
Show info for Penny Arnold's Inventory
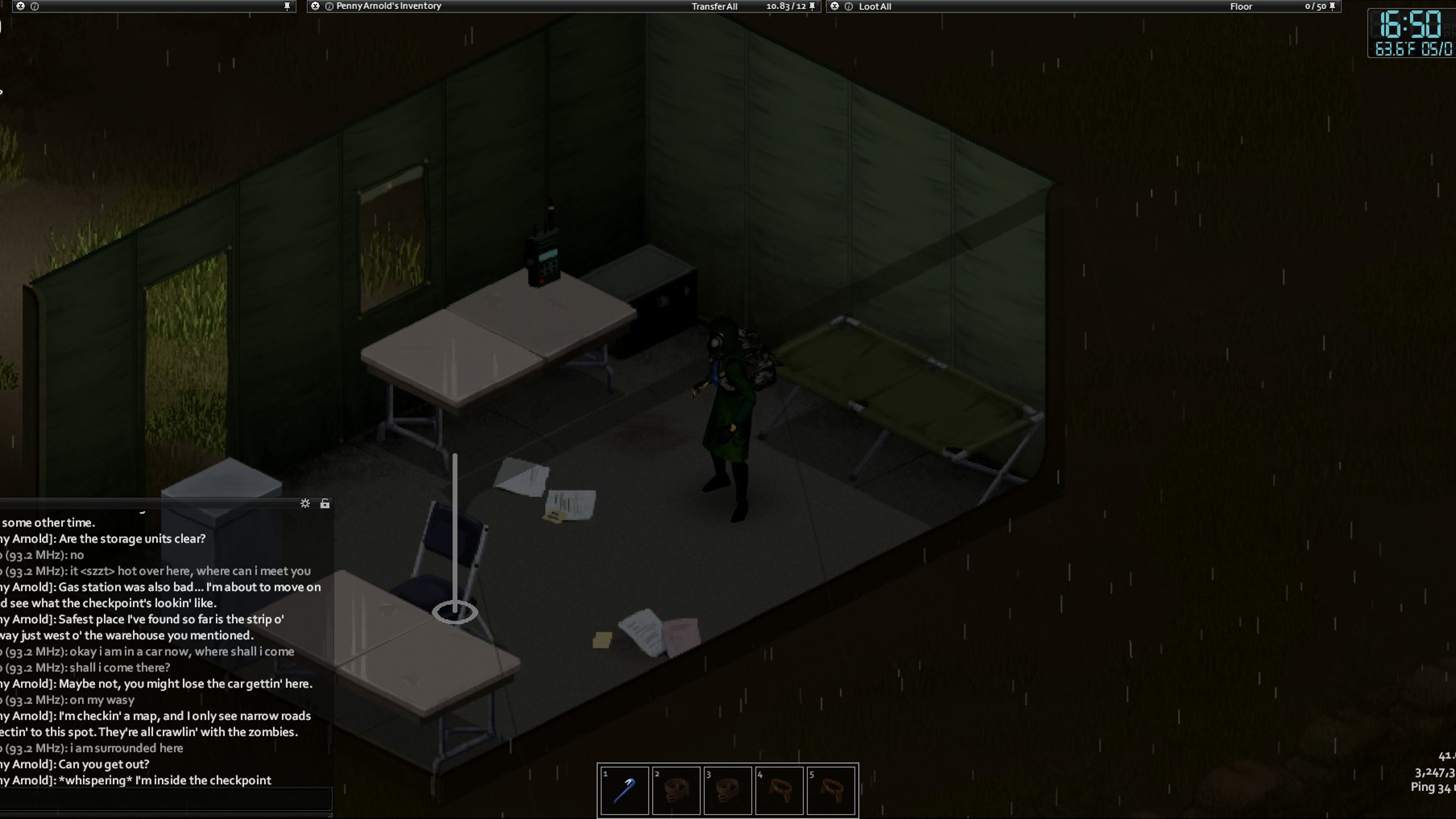click(x=329, y=6)
